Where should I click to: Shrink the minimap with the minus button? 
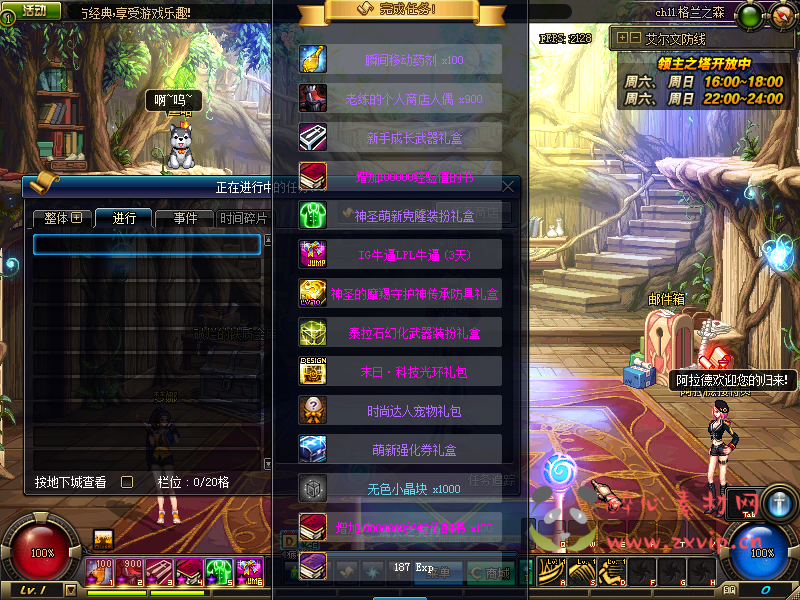pos(634,39)
